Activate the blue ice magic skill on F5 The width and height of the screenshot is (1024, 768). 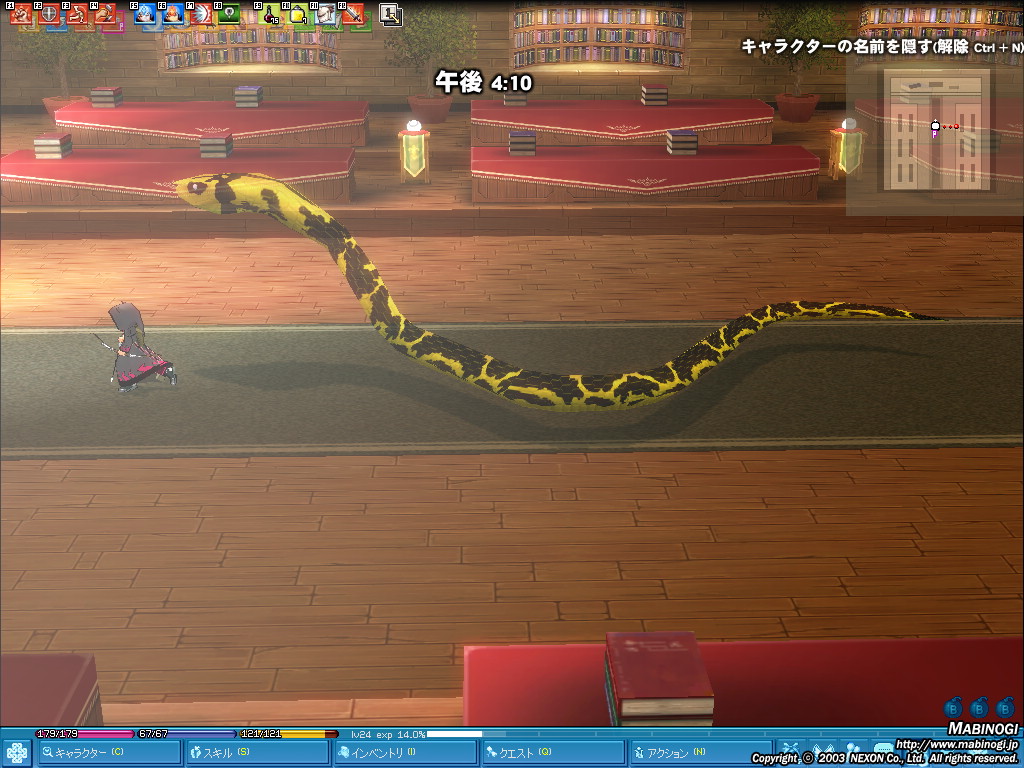pos(146,15)
